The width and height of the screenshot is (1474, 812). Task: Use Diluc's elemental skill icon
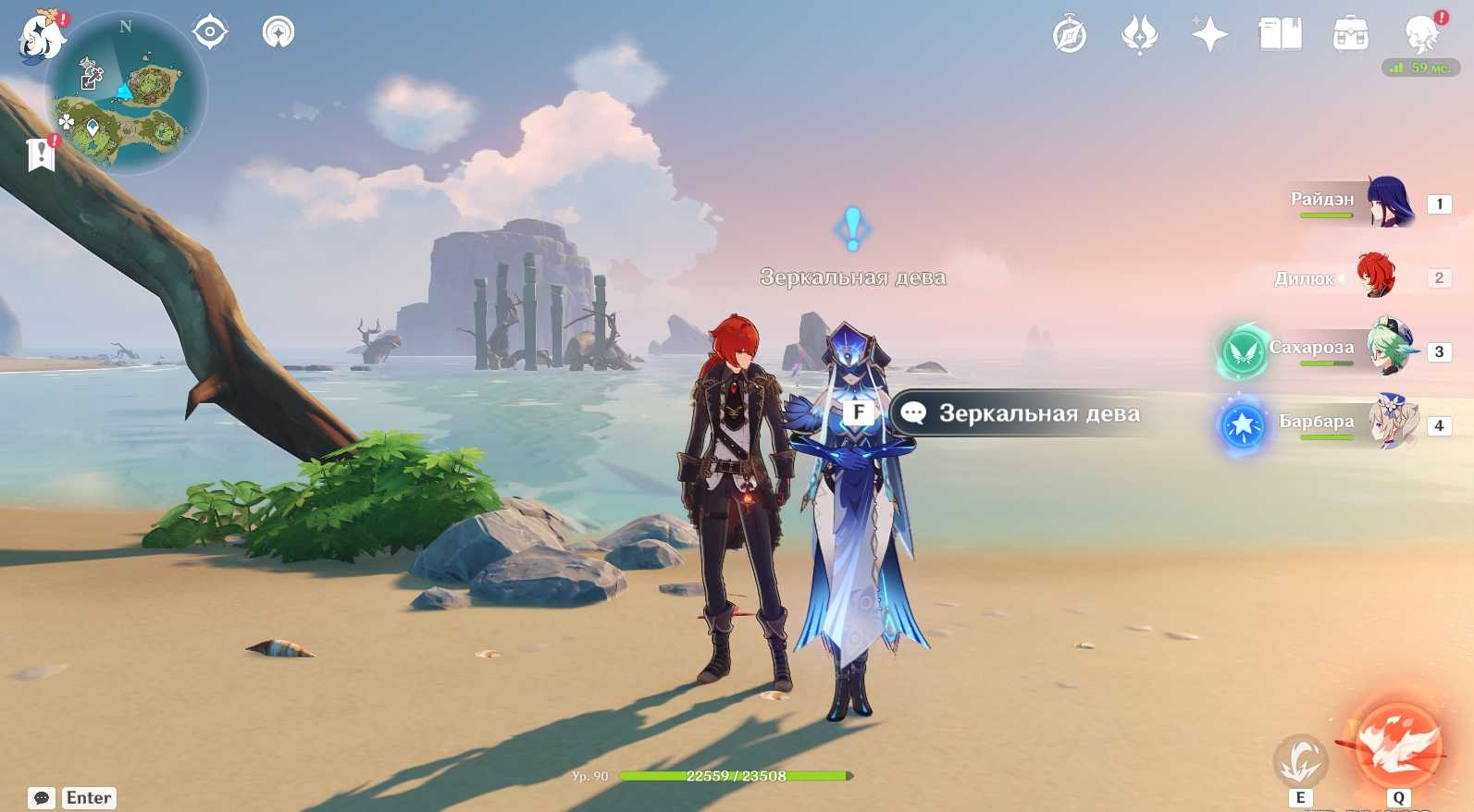pyautogui.click(x=1300, y=760)
